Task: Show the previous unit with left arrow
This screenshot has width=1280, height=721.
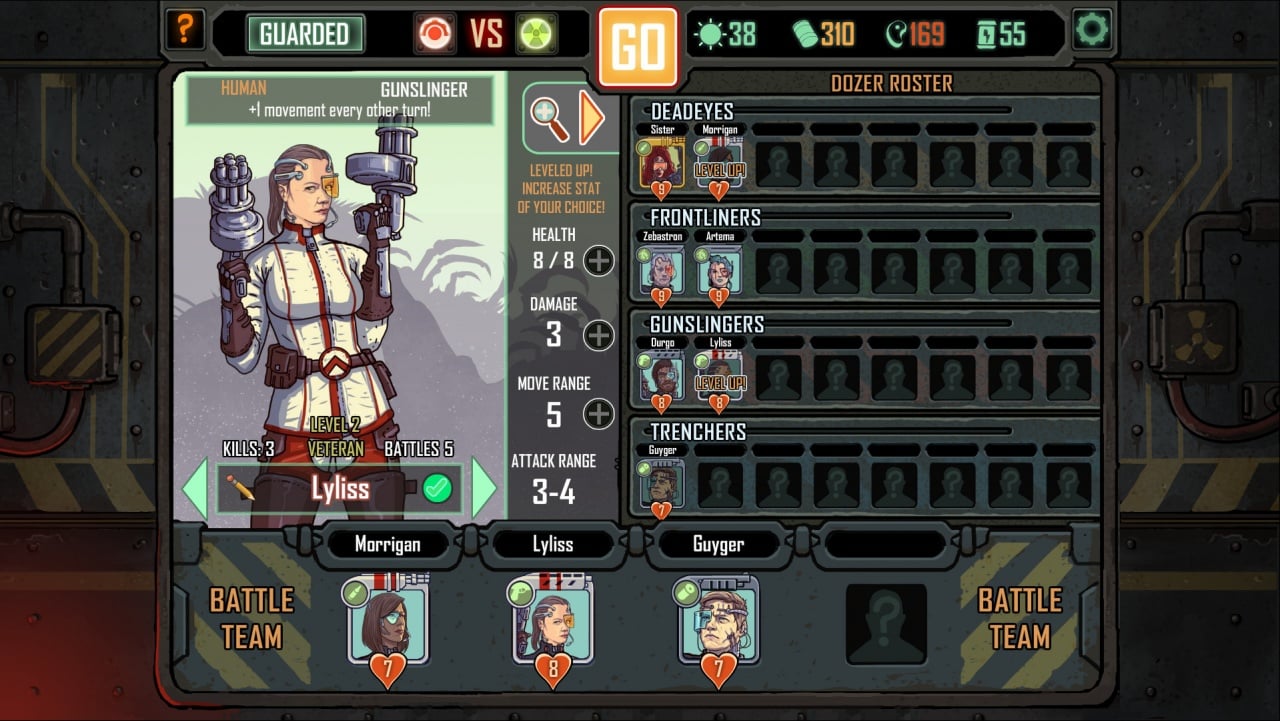Action: pos(194,488)
